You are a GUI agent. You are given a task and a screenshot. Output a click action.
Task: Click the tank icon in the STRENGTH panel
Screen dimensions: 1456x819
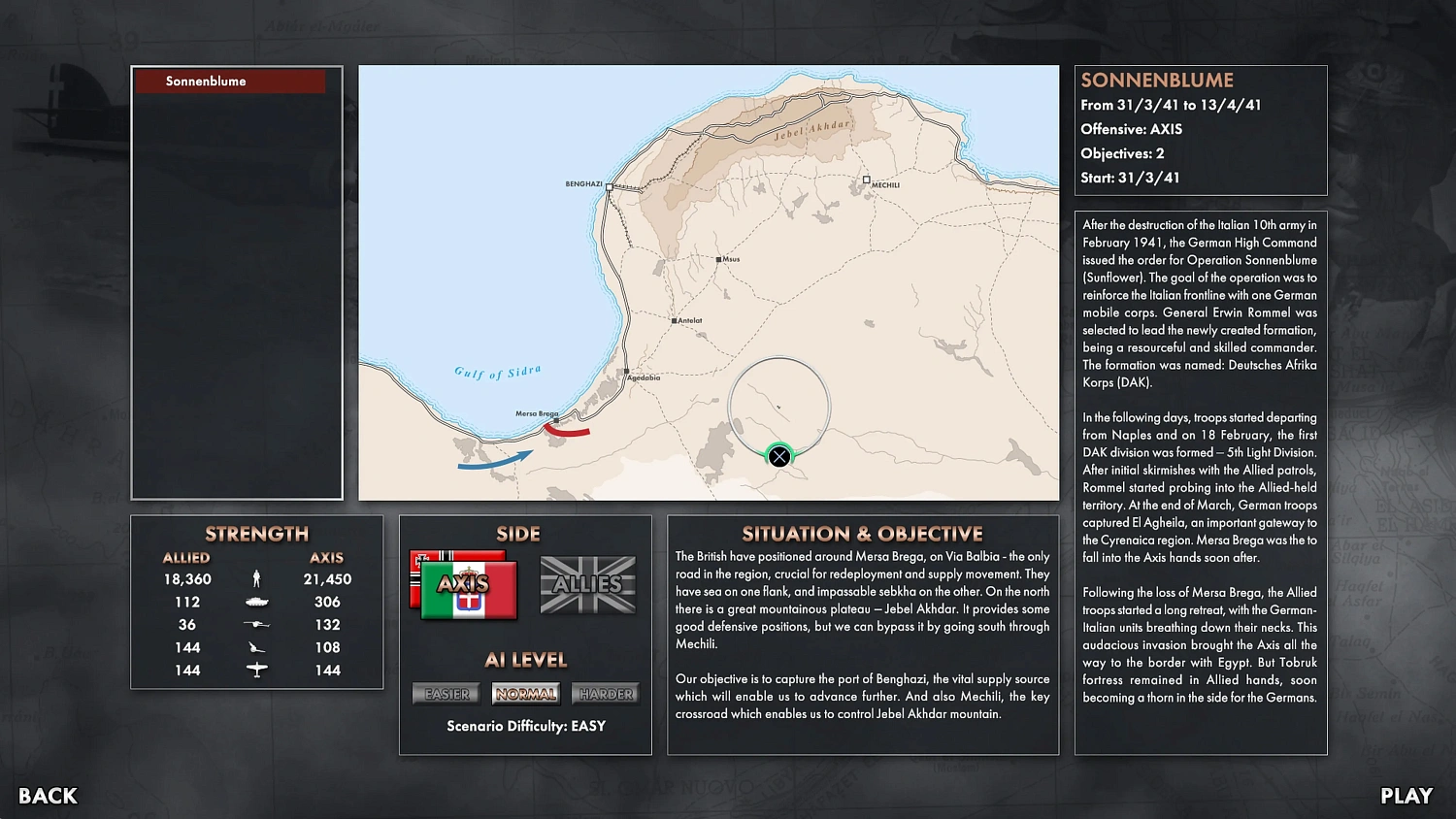(256, 601)
